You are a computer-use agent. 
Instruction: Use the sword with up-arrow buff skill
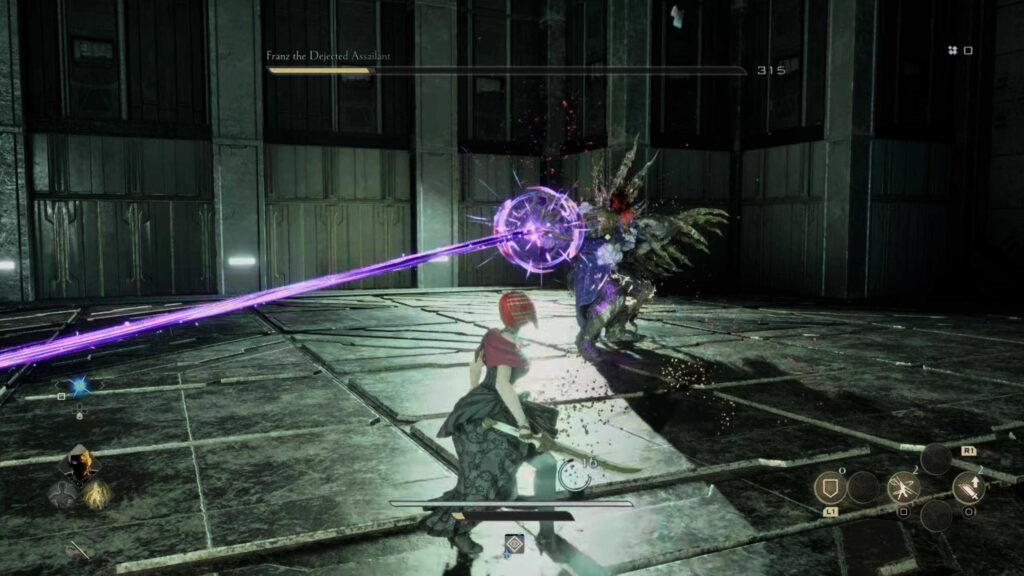click(968, 487)
